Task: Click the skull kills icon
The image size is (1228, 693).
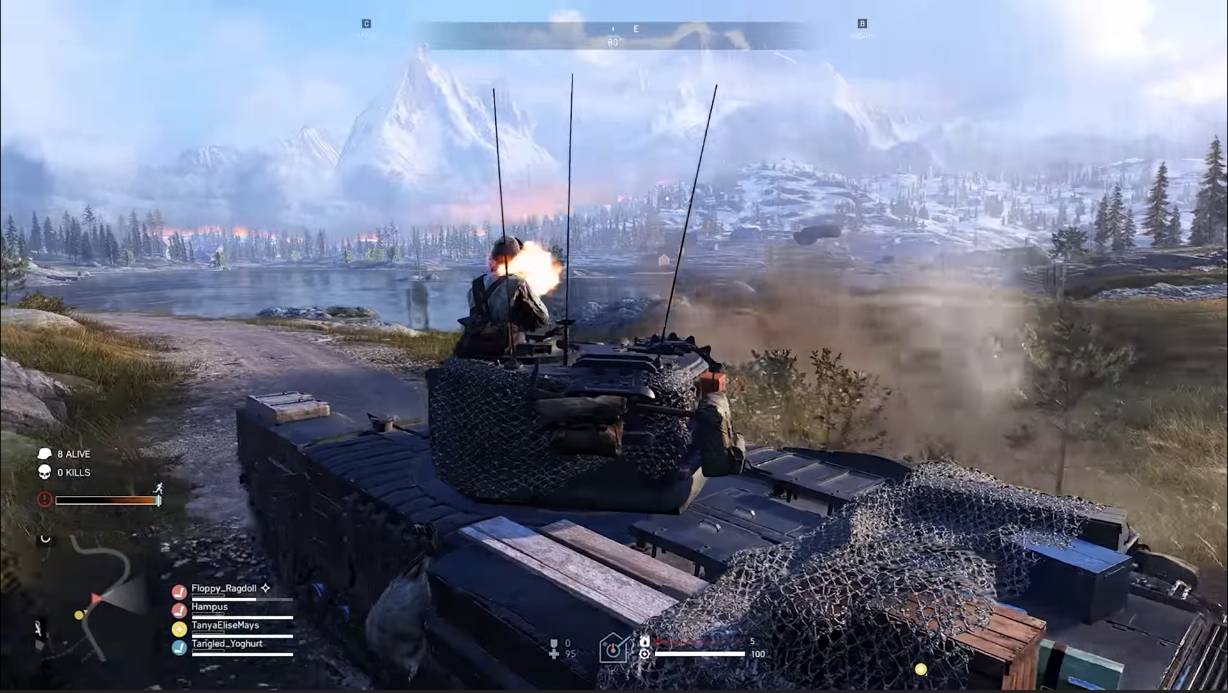Action: pos(45,472)
